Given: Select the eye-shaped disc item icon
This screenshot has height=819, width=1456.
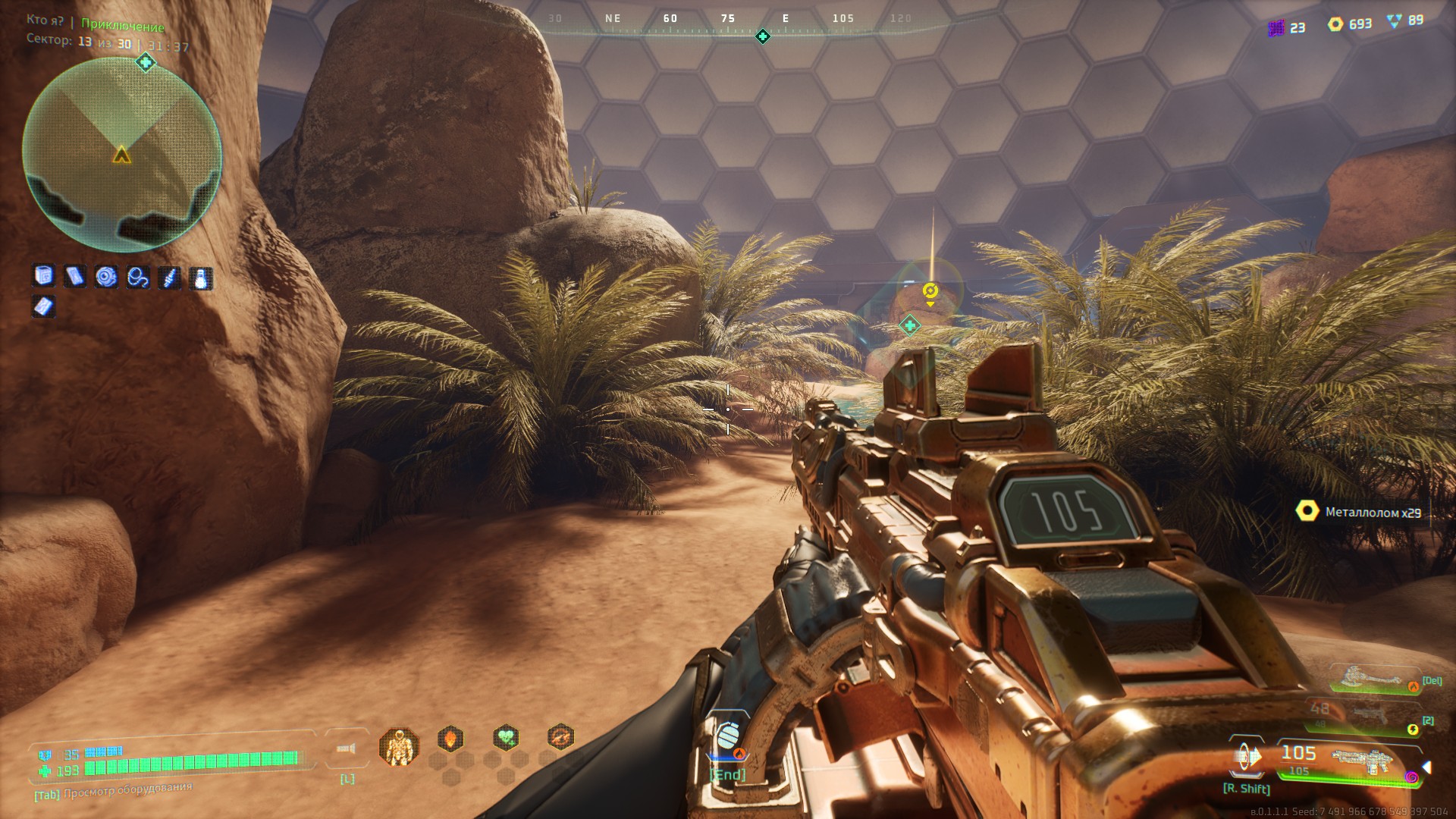Looking at the screenshot, I should point(106,277).
